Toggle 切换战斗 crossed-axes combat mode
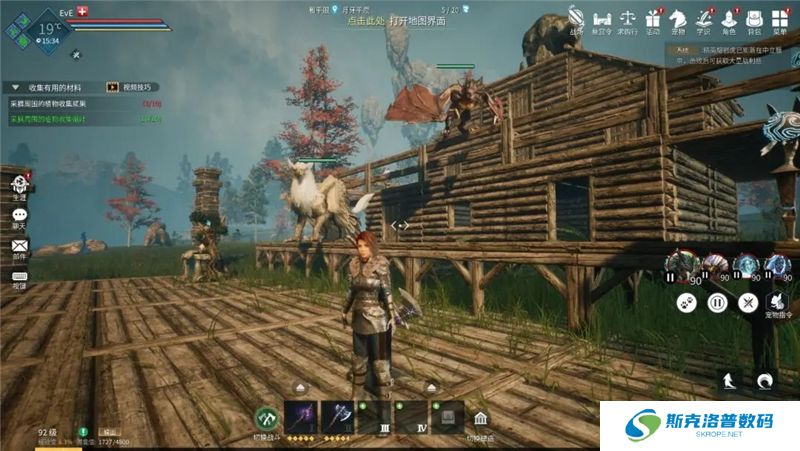800x451 pixels. tap(265, 418)
